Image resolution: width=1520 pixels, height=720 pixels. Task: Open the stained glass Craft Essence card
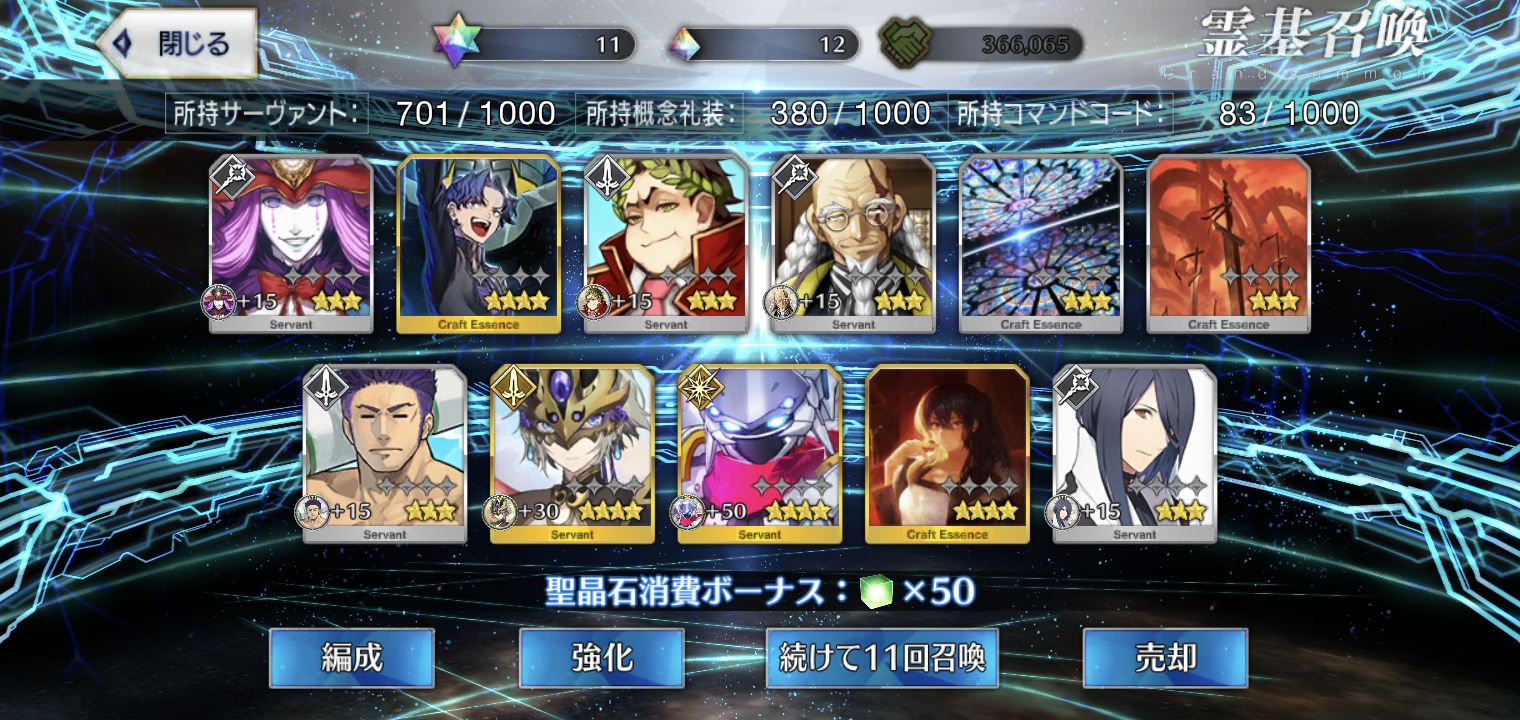click(x=1041, y=243)
